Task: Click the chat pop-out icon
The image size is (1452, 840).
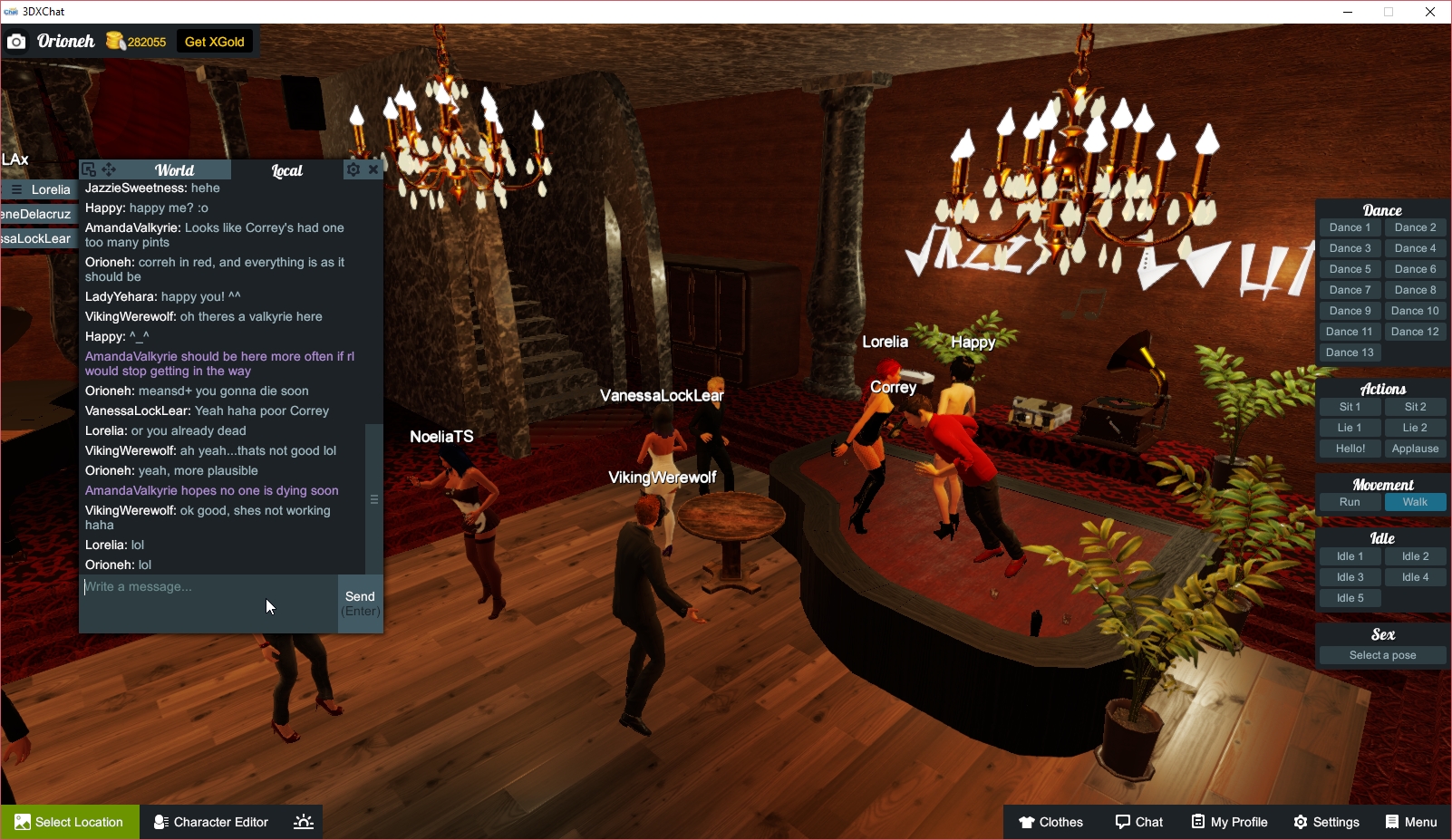Action: pyautogui.click(x=88, y=169)
